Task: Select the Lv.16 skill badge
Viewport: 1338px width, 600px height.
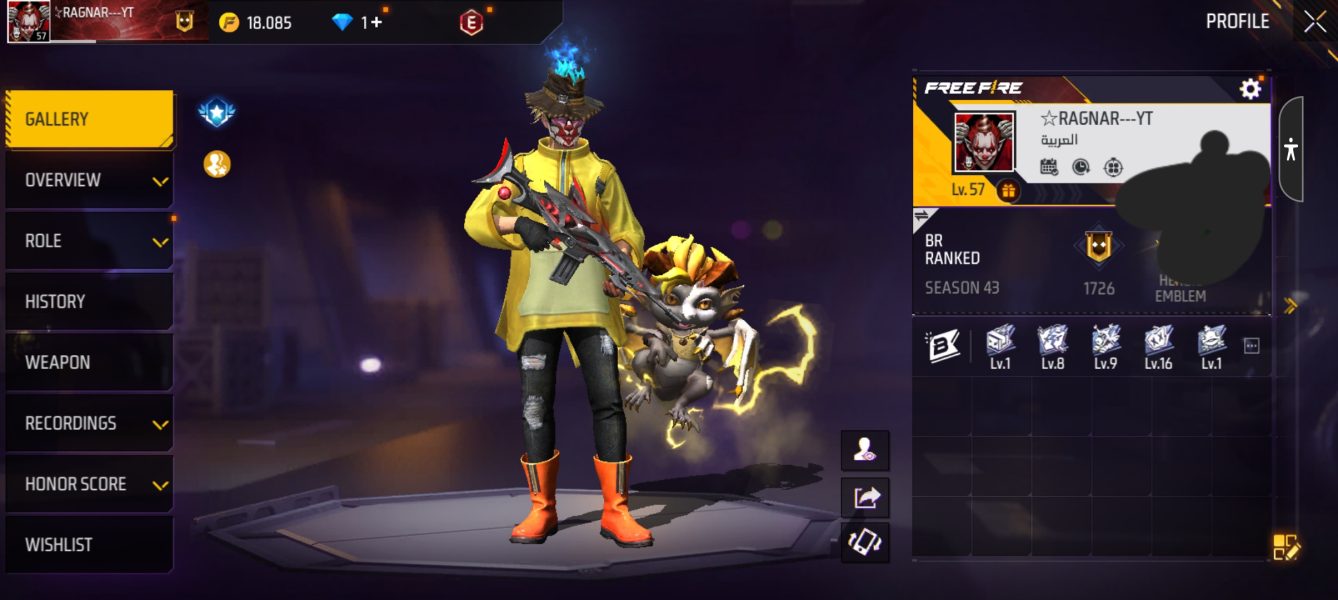Action: click(1158, 346)
